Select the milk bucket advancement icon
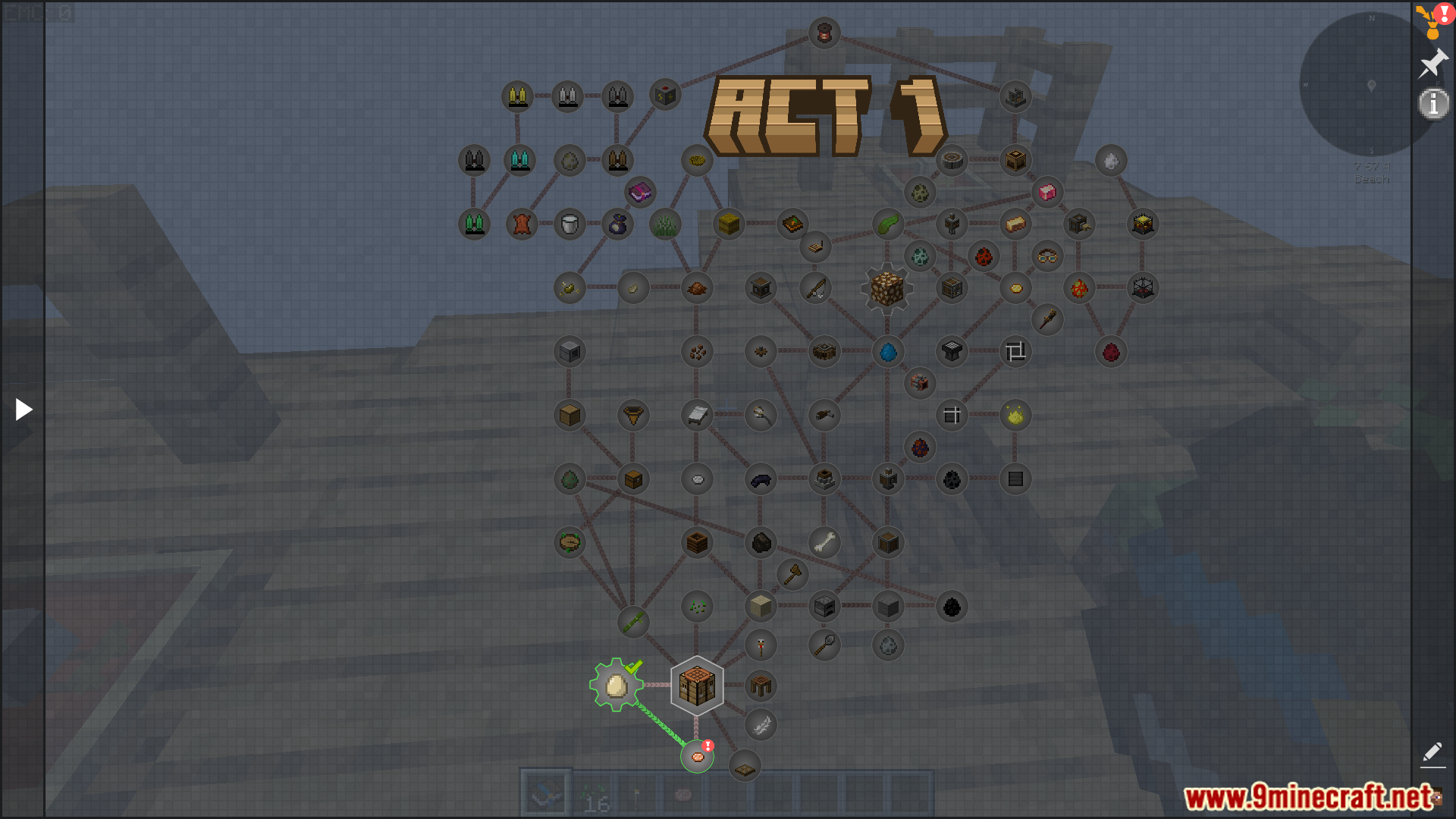 (569, 224)
